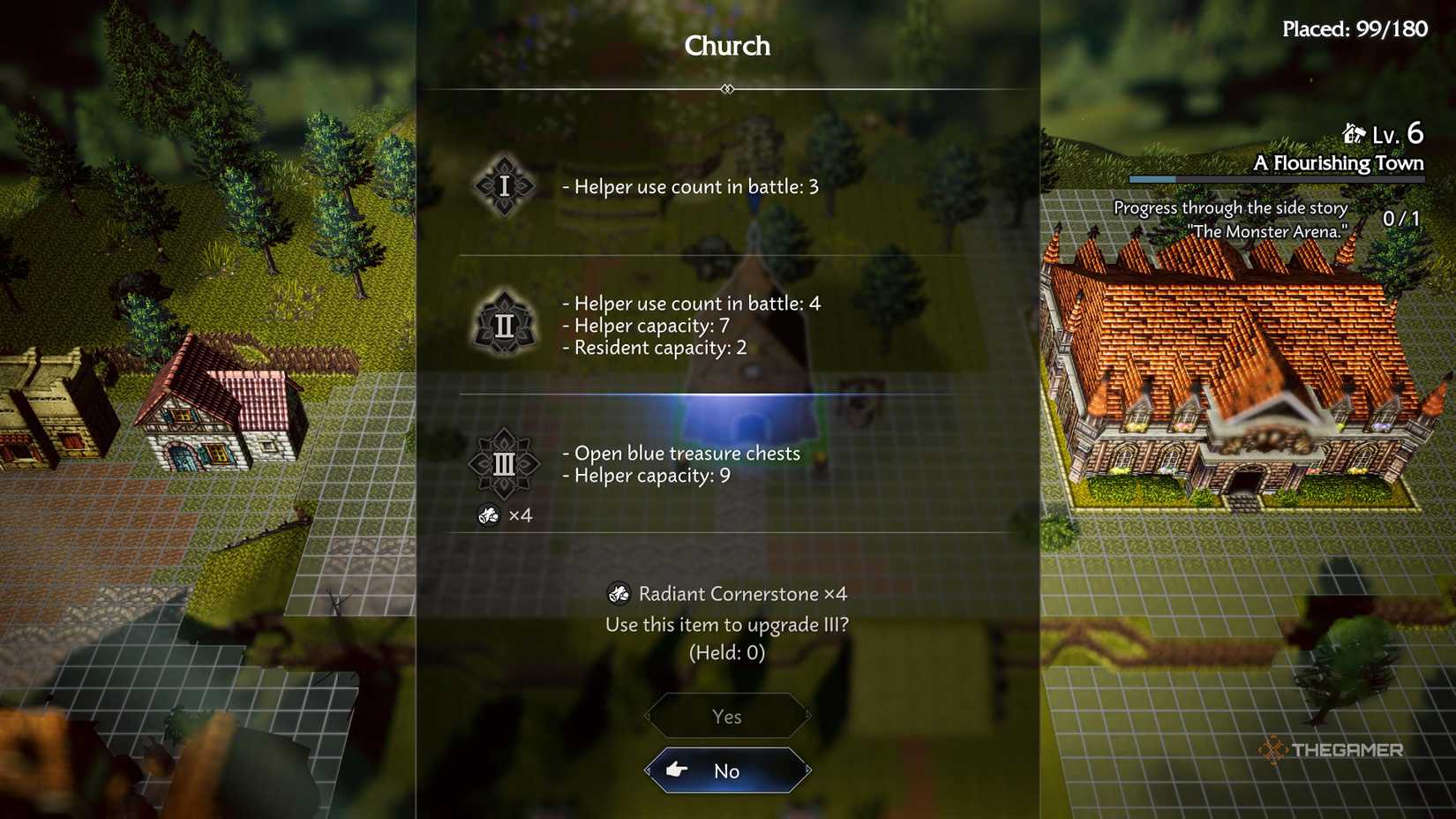Confirm the upgrade by selecting Yes
1456x819 pixels.
(x=726, y=717)
